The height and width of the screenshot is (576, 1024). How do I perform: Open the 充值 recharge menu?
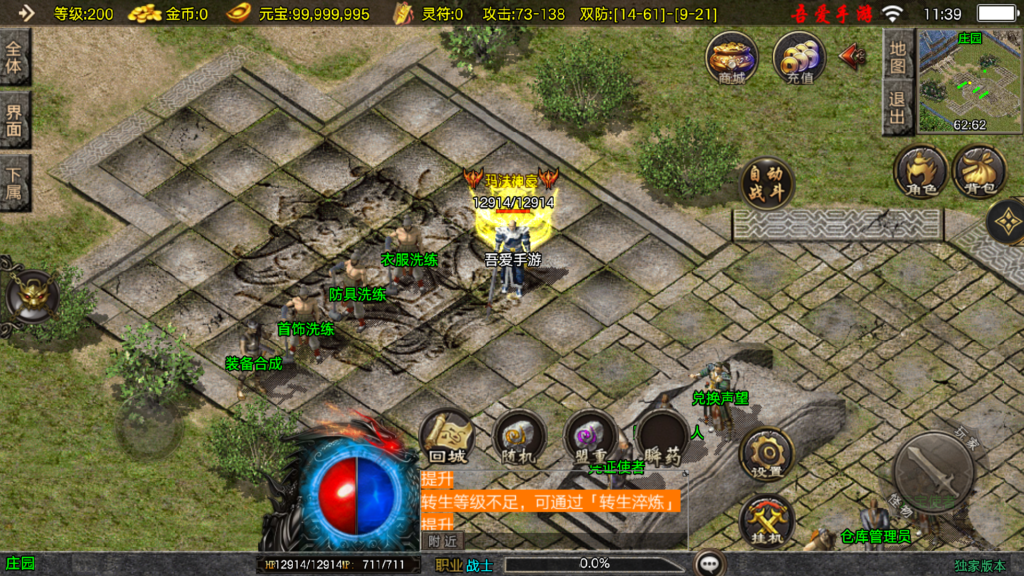click(x=798, y=56)
